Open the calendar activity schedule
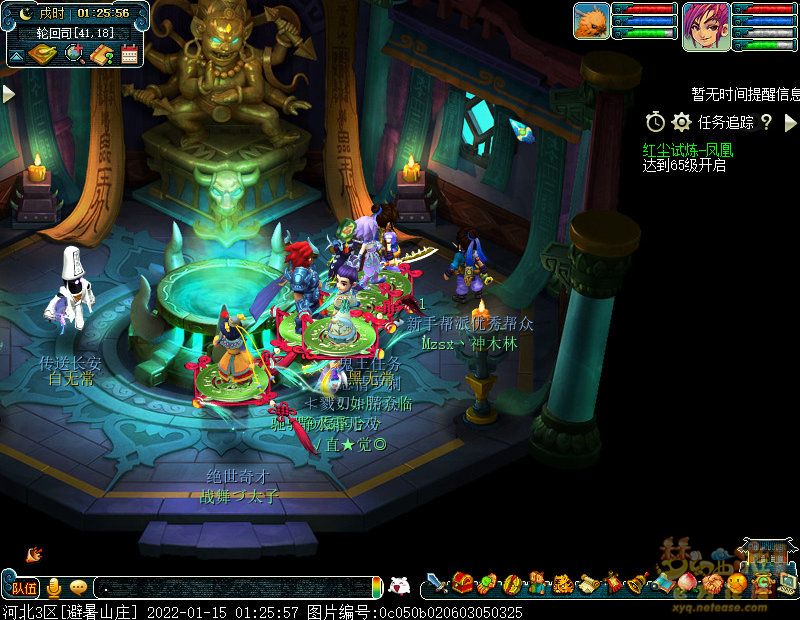This screenshot has width=800, height=620. point(128,54)
